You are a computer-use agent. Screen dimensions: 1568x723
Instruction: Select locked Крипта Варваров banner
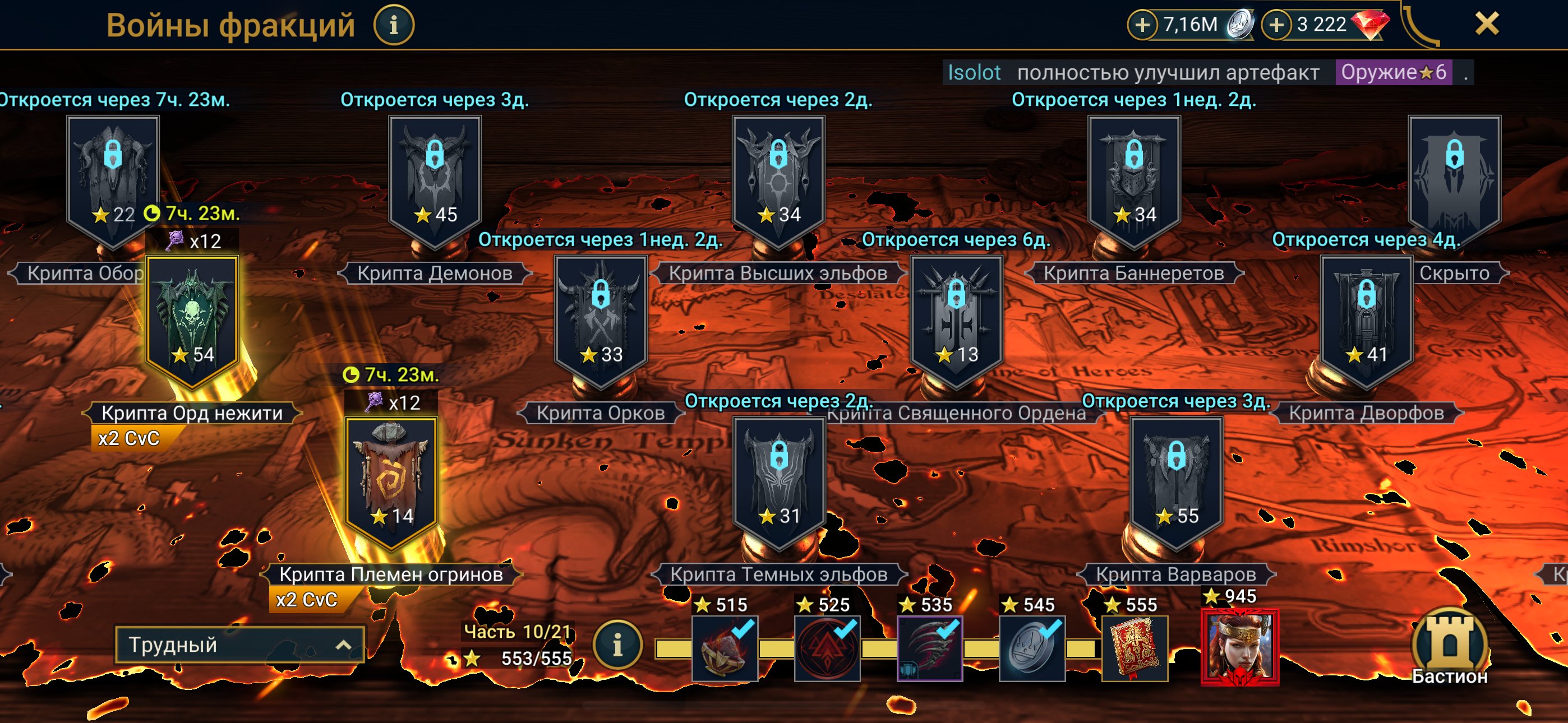tap(1176, 481)
